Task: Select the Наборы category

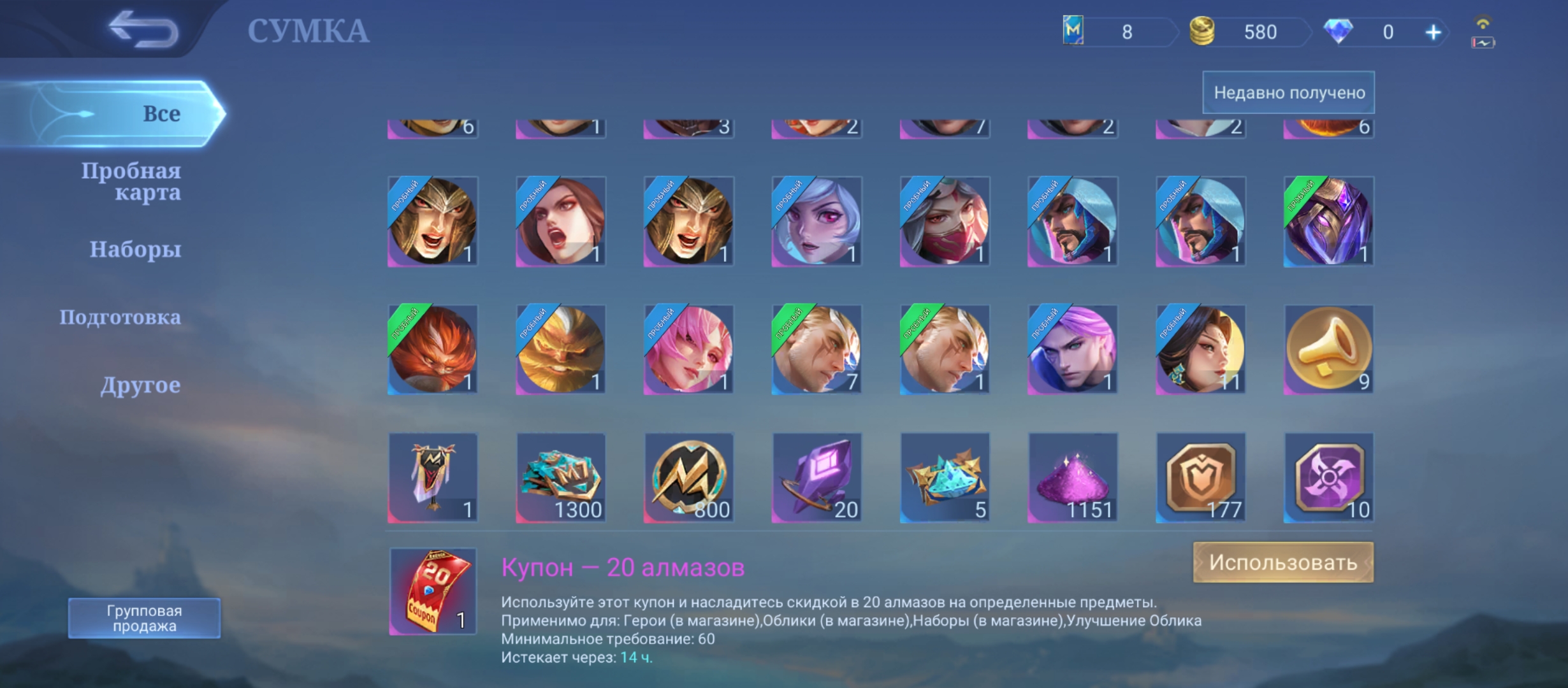Action: pyautogui.click(x=135, y=249)
